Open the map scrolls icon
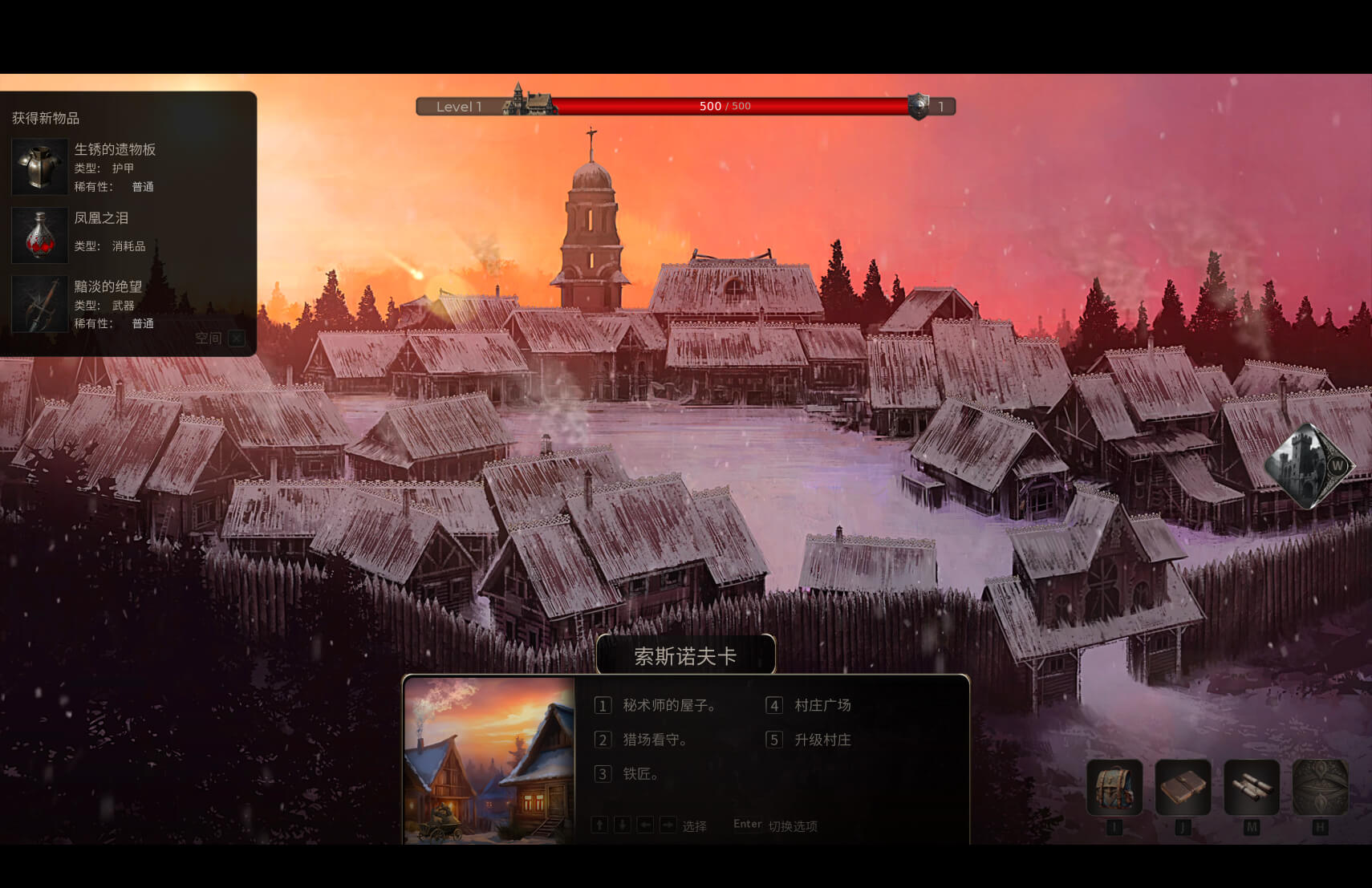 (1251, 788)
